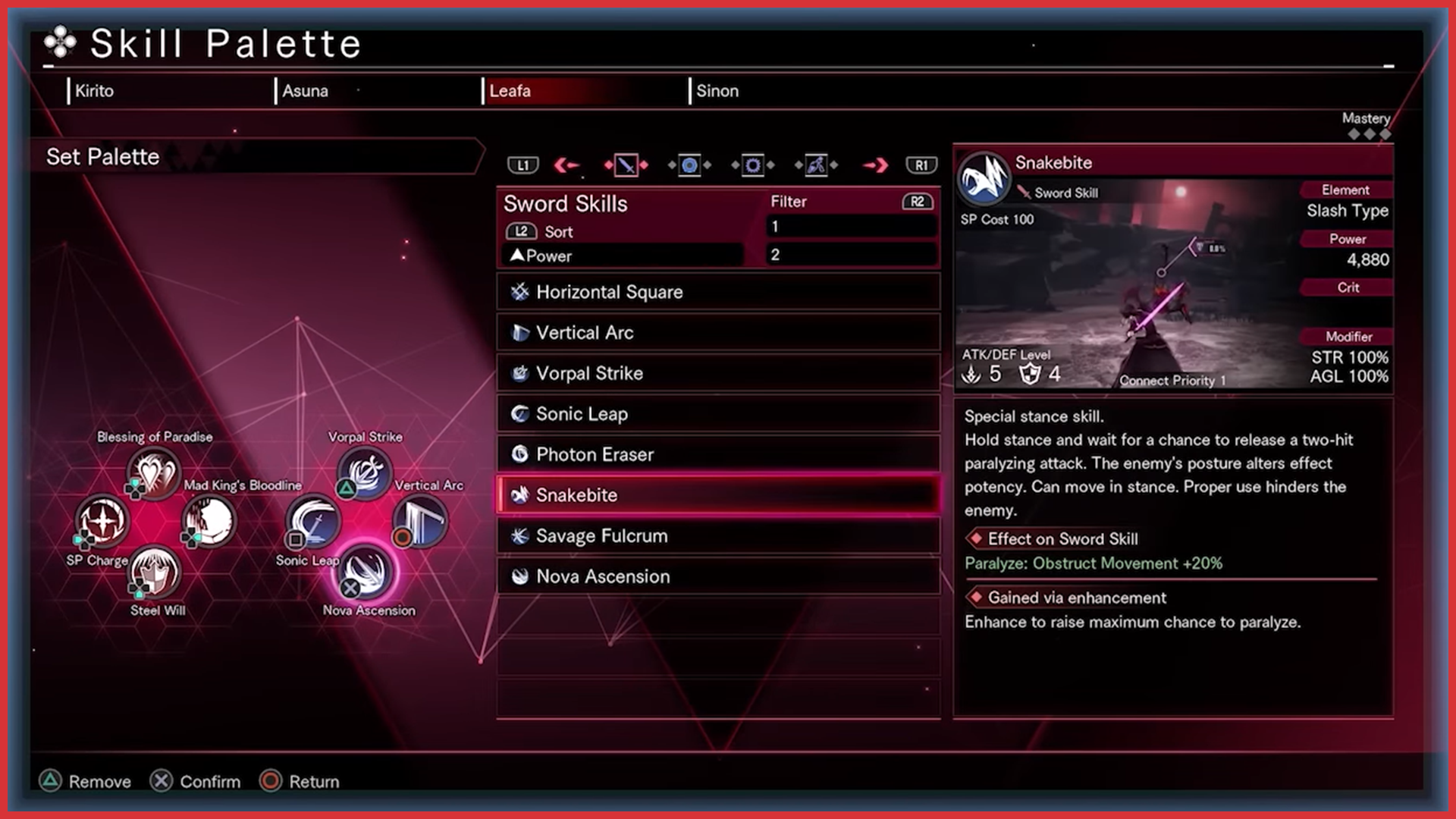Viewport: 1456px width, 819px height.
Task: Switch to Kirito's character tab
Action: (95, 91)
